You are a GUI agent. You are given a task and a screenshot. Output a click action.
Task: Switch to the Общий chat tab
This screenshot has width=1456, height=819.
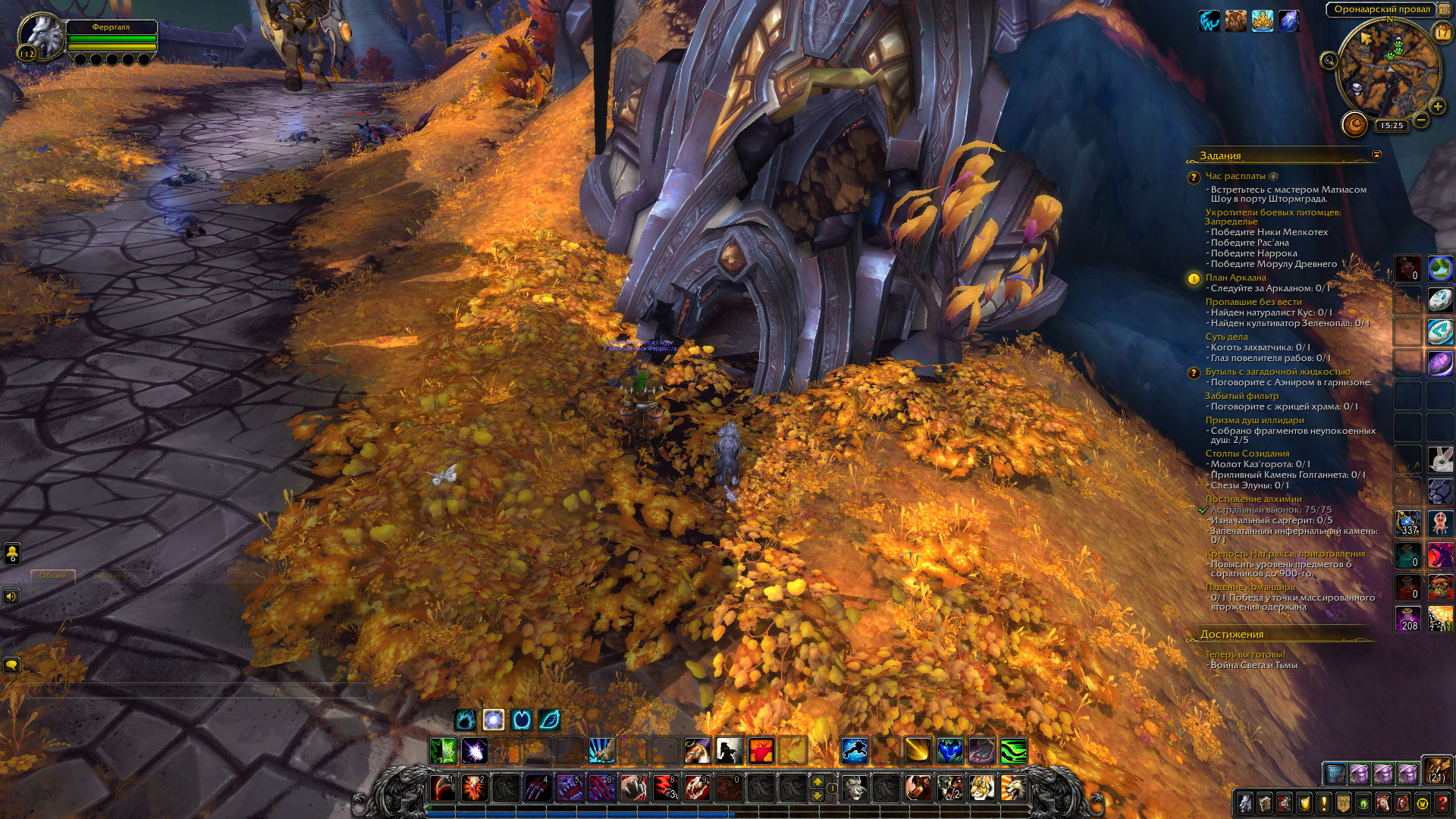click(53, 576)
